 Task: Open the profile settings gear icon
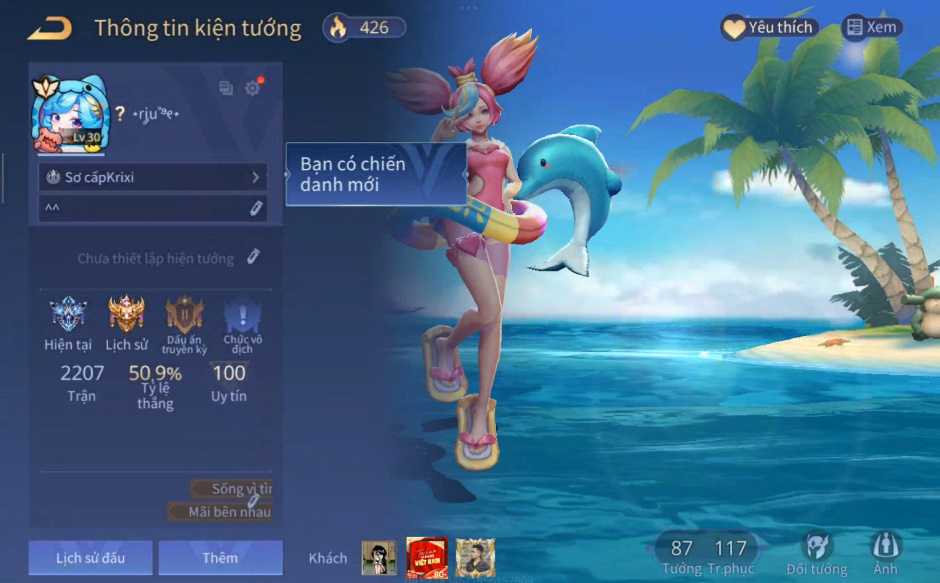pyautogui.click(x=253, y=88)
